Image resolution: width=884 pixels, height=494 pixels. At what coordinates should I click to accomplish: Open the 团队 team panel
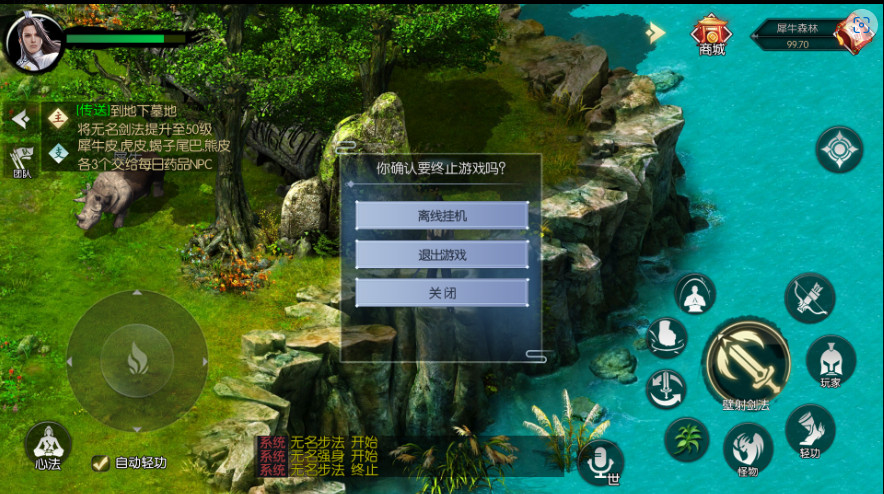22,161
